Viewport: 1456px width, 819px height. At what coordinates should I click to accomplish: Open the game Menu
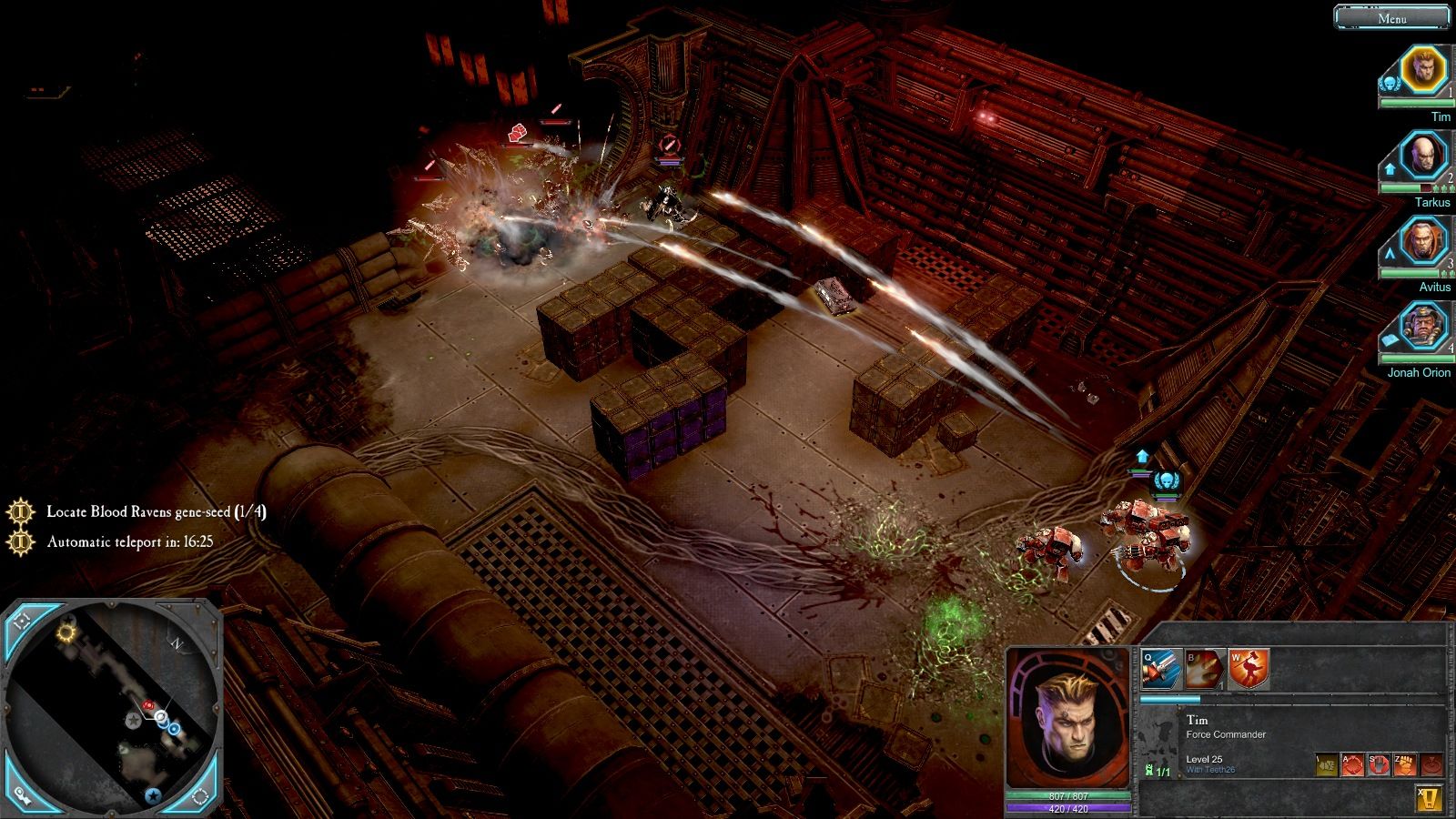coord(1391,17)
